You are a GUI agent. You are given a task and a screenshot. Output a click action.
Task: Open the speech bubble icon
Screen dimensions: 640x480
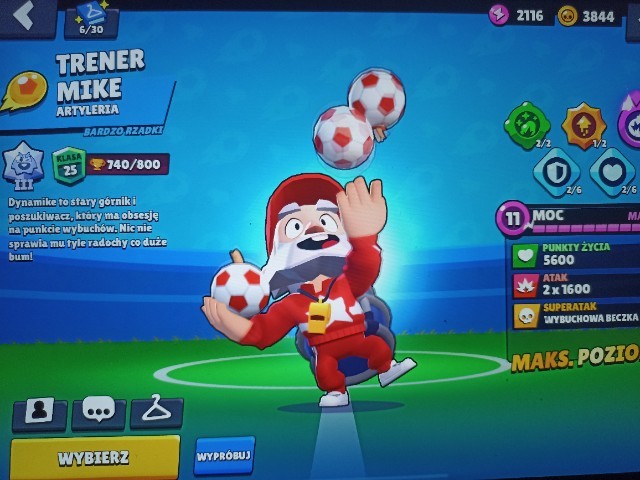click(x=99, y=410)
